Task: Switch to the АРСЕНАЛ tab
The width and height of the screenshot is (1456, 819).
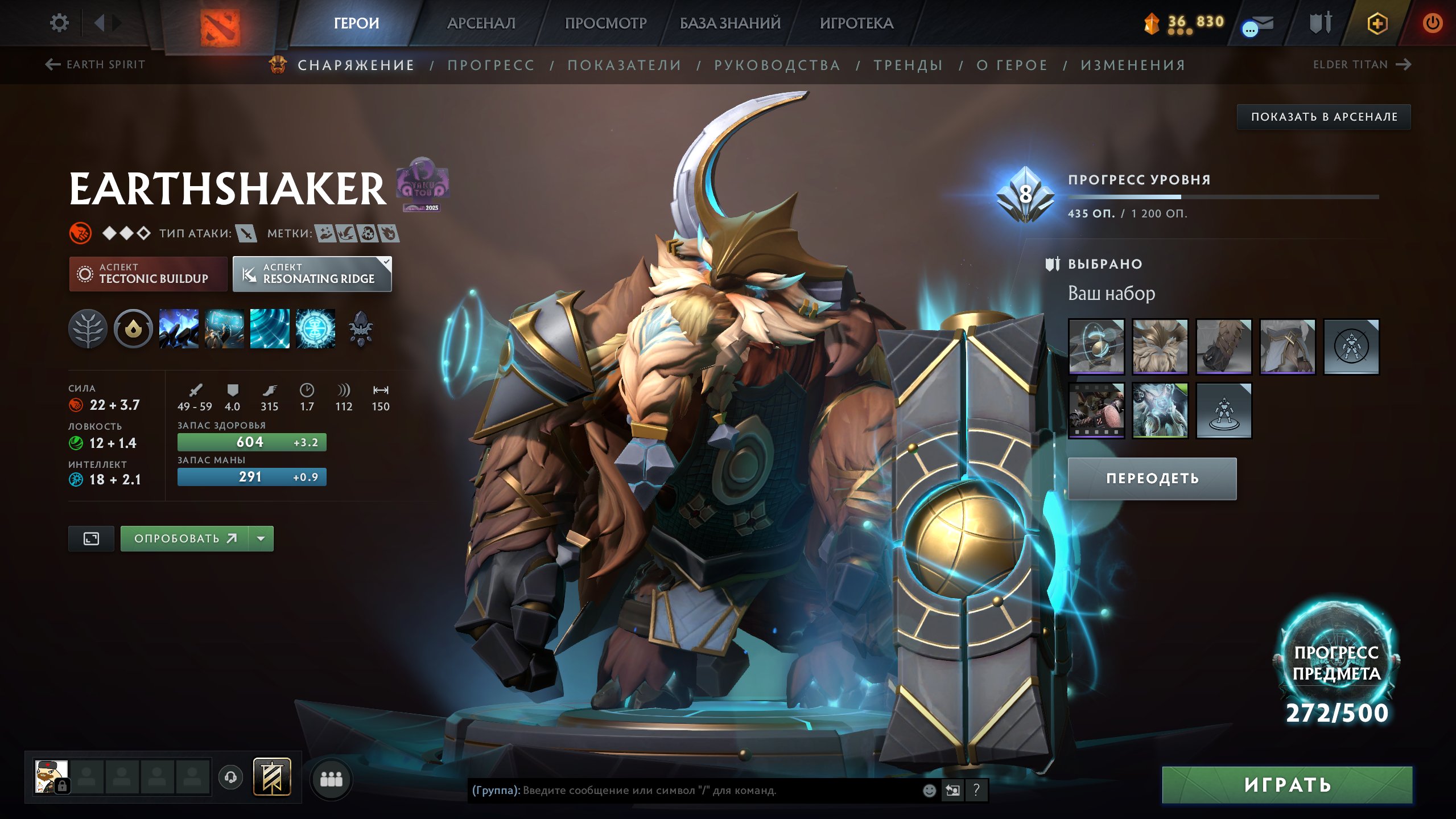Action: point(481,23)
